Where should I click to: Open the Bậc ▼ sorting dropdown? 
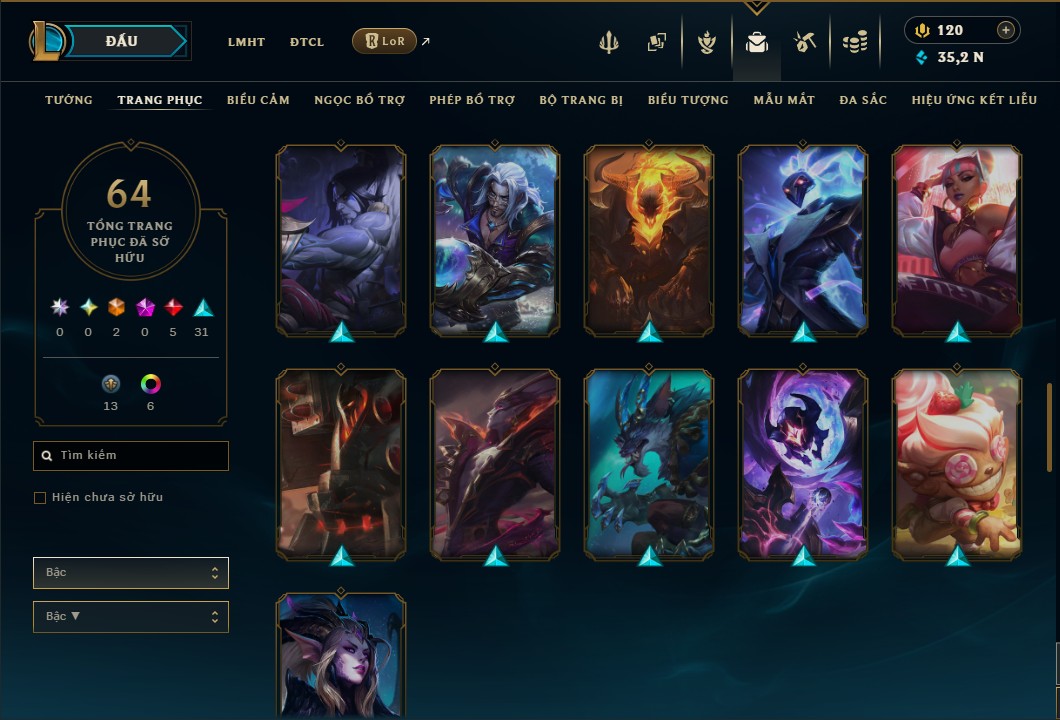pyautogui.click(x=131, y=617)
